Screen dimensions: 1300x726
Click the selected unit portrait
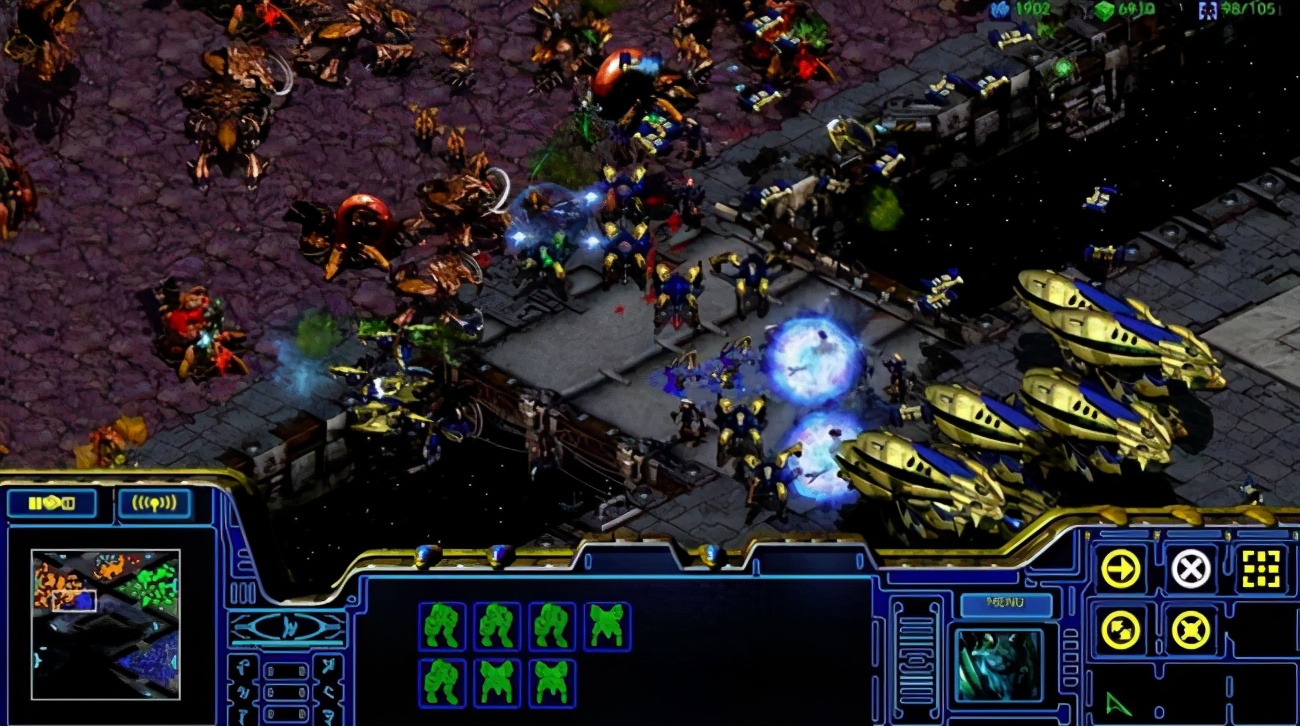[998, 665]
